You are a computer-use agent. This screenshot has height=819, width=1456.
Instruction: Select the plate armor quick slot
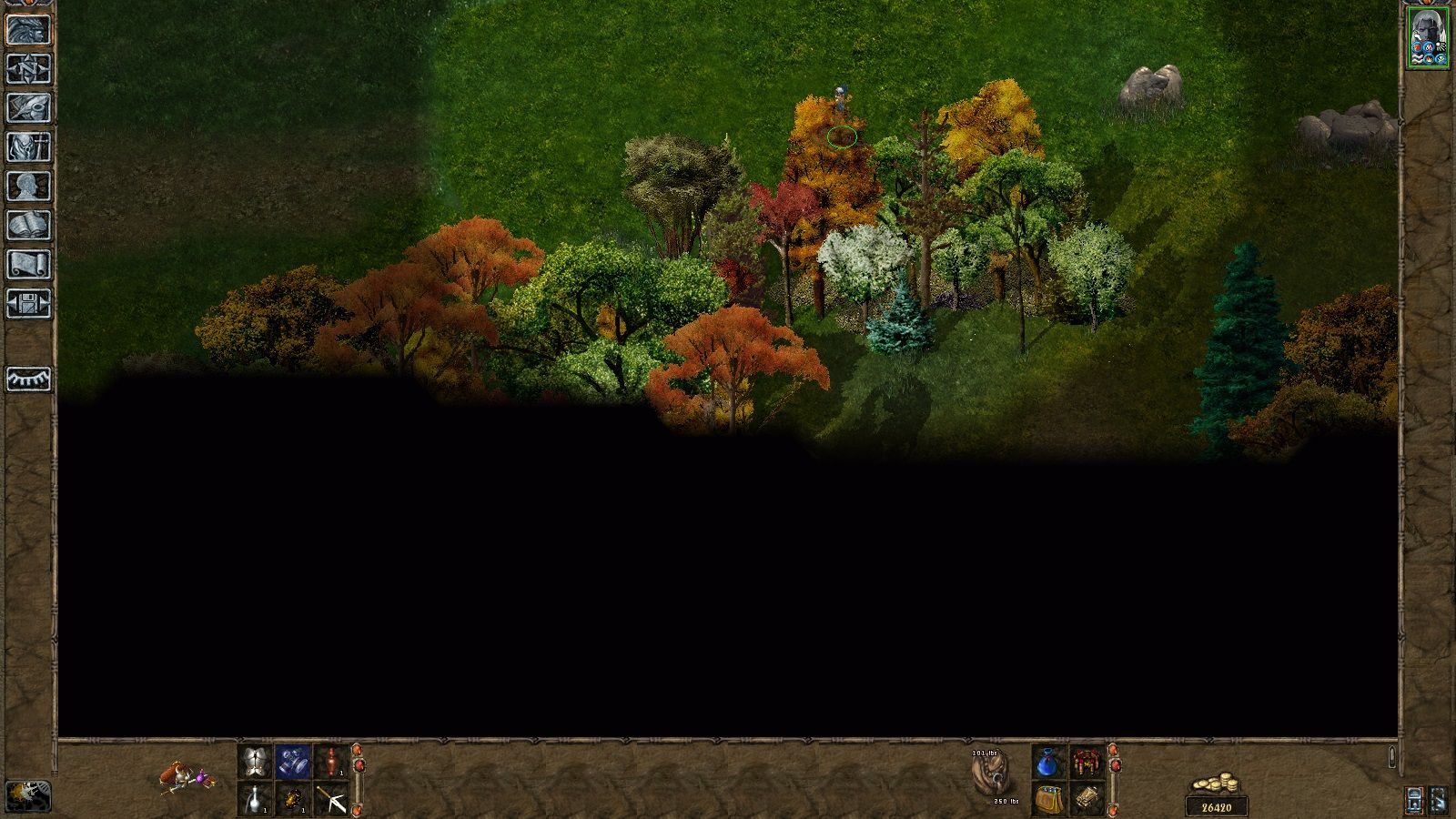point(255,762)
